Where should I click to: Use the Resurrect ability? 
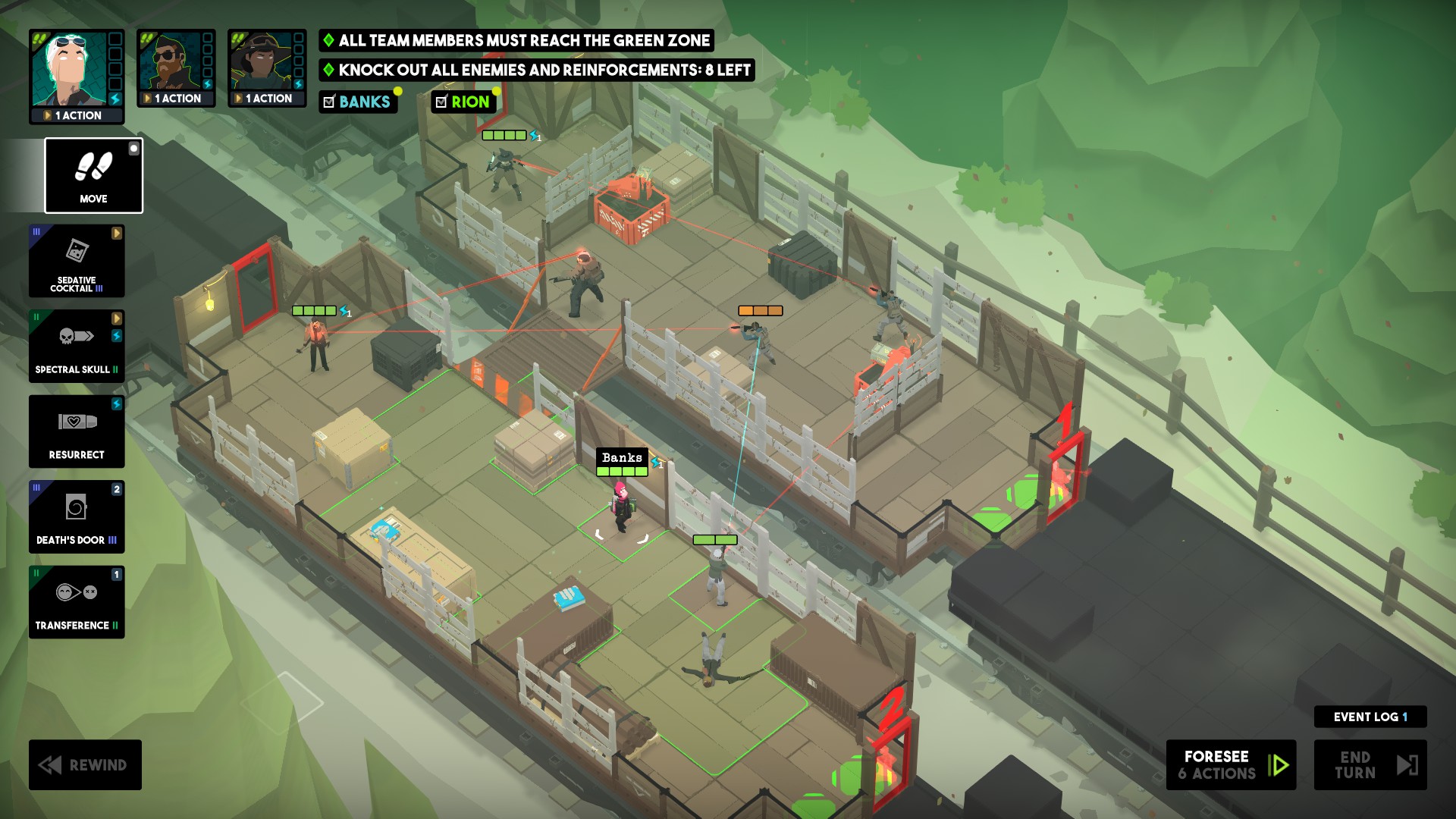(x=76, y=431)
